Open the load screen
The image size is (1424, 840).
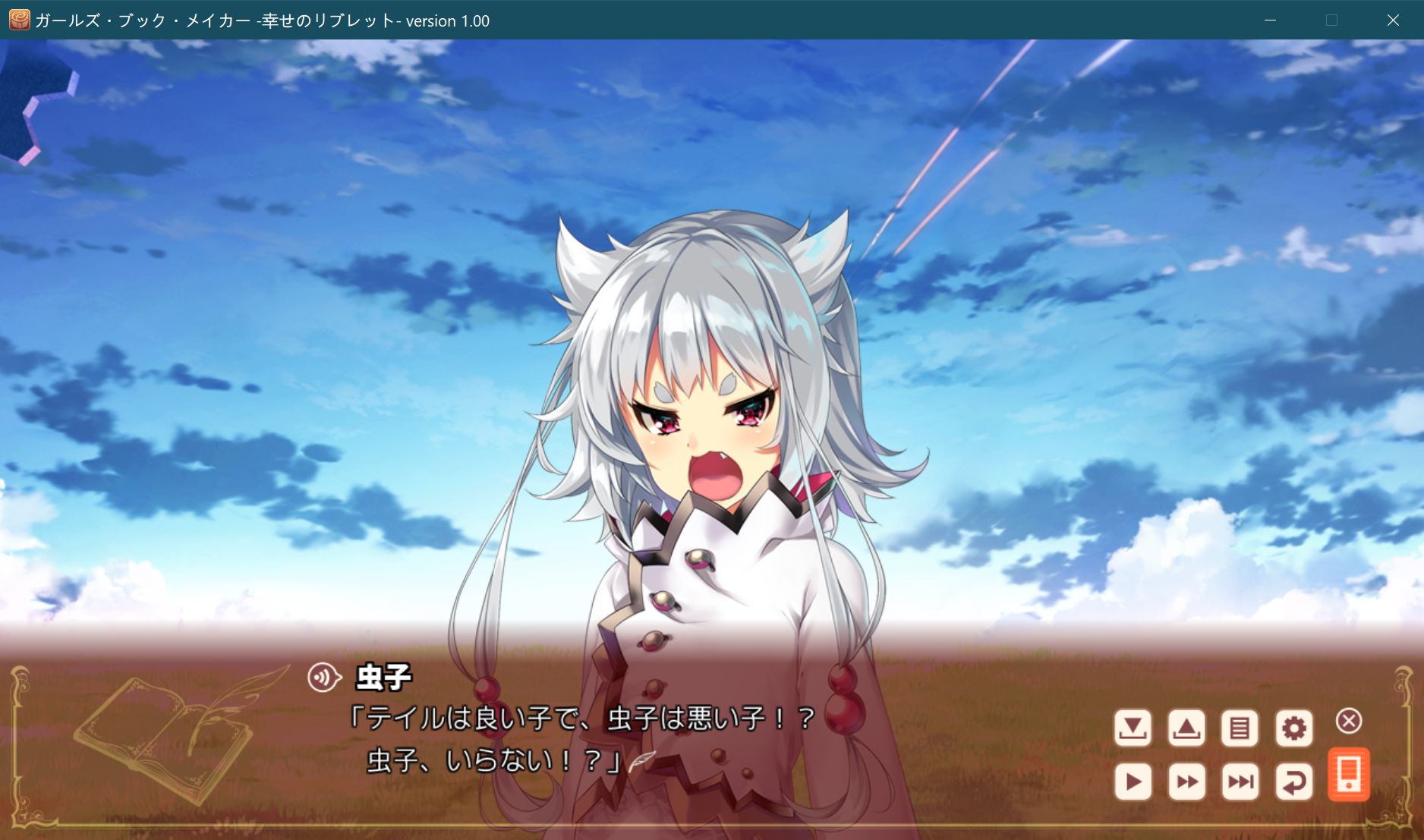(x=1186, y=727)
